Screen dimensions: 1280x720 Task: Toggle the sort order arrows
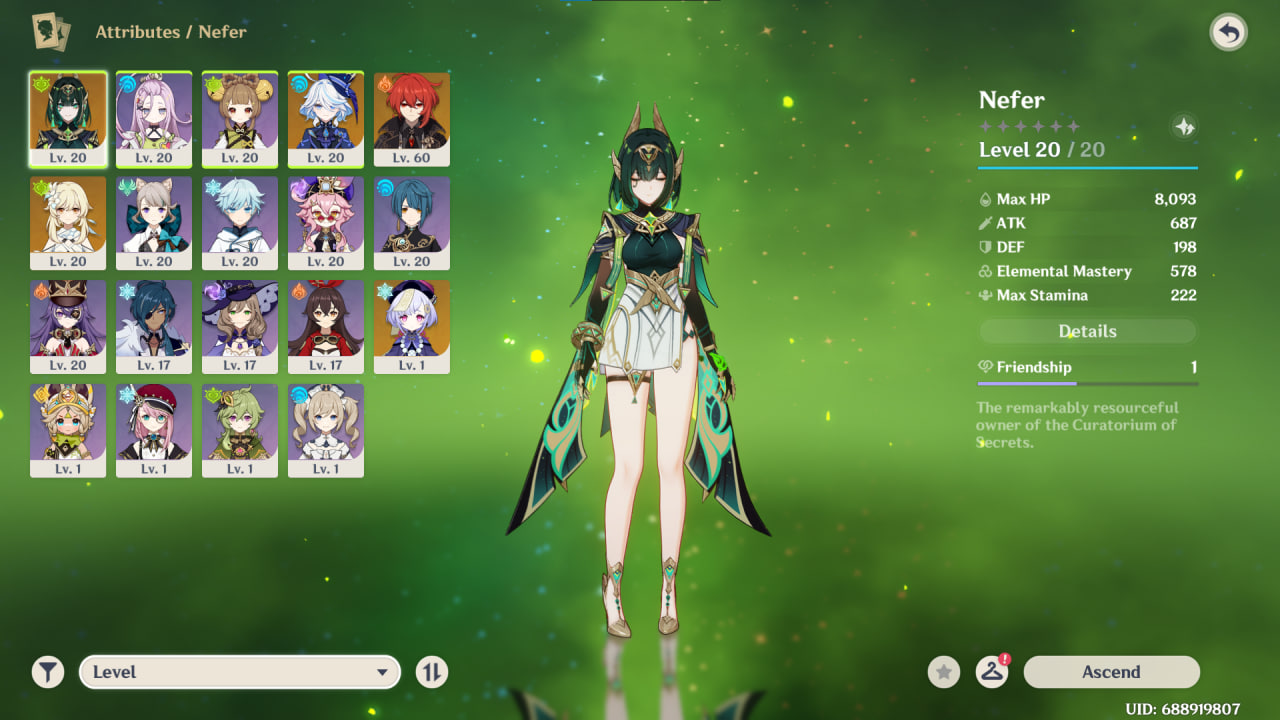432,672
